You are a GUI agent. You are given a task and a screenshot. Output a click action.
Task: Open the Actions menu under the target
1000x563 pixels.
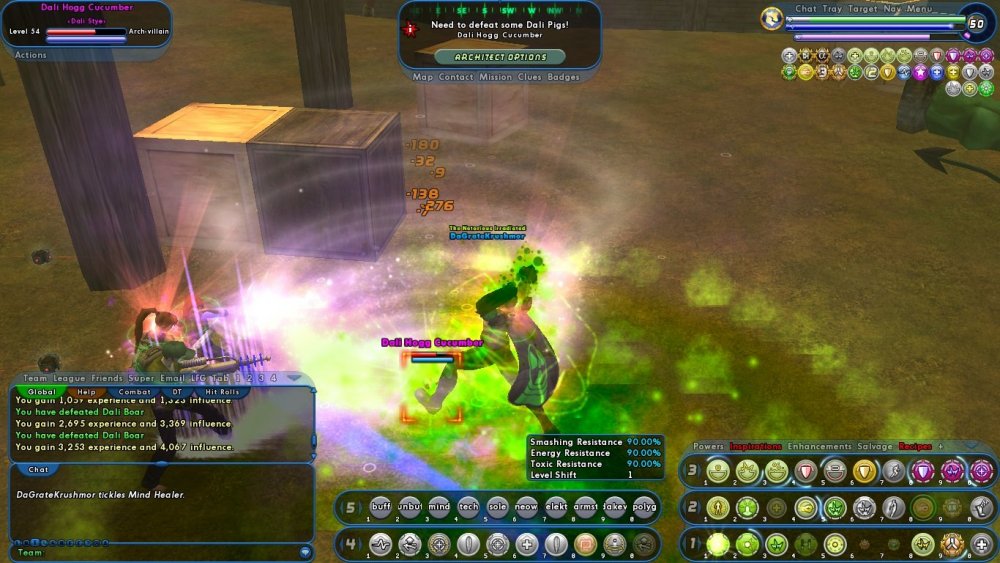(x=31, y=55)
